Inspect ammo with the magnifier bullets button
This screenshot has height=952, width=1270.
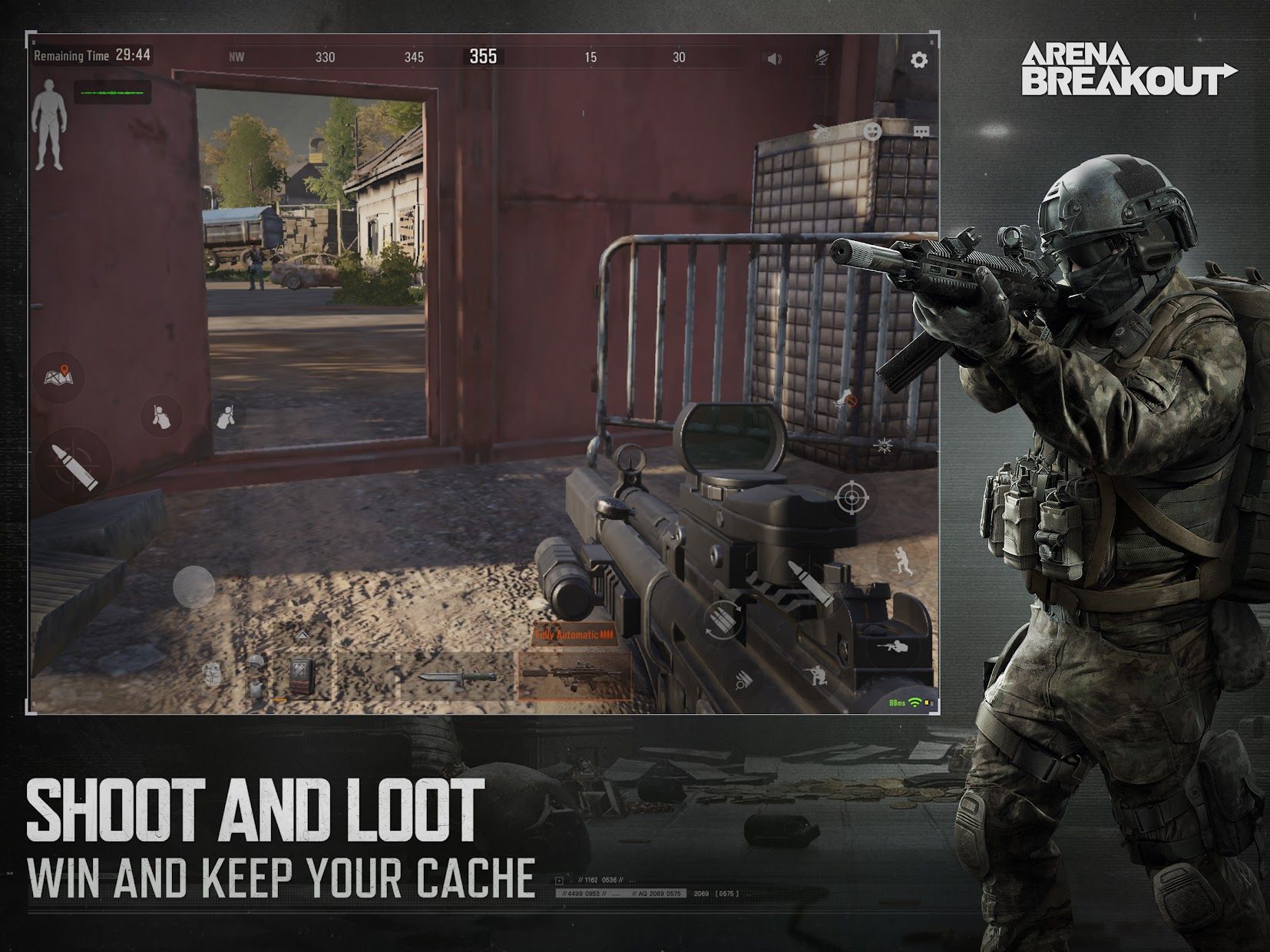742,679
